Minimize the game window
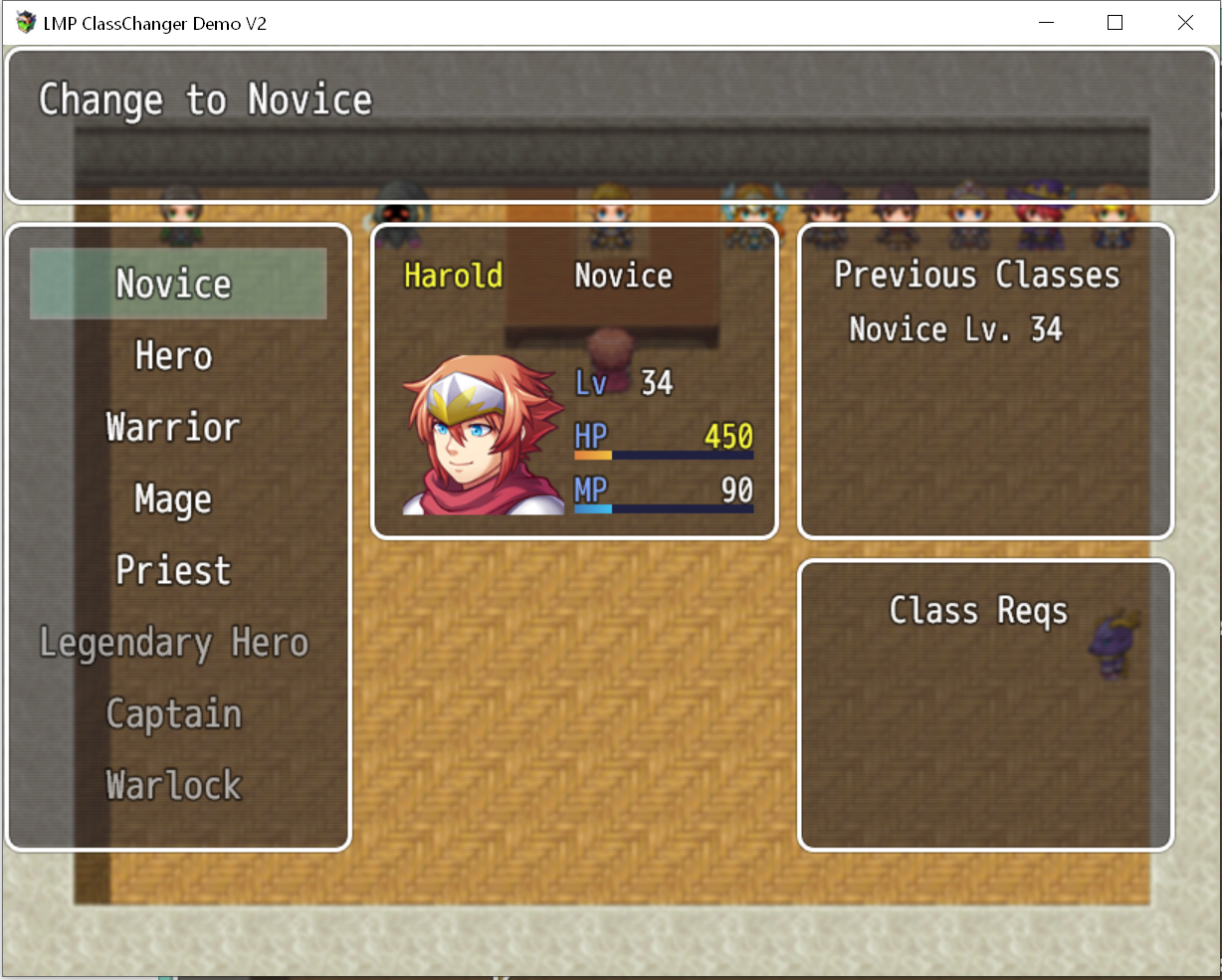This screenshot has height=980, width=1222. pos(1046,23)
